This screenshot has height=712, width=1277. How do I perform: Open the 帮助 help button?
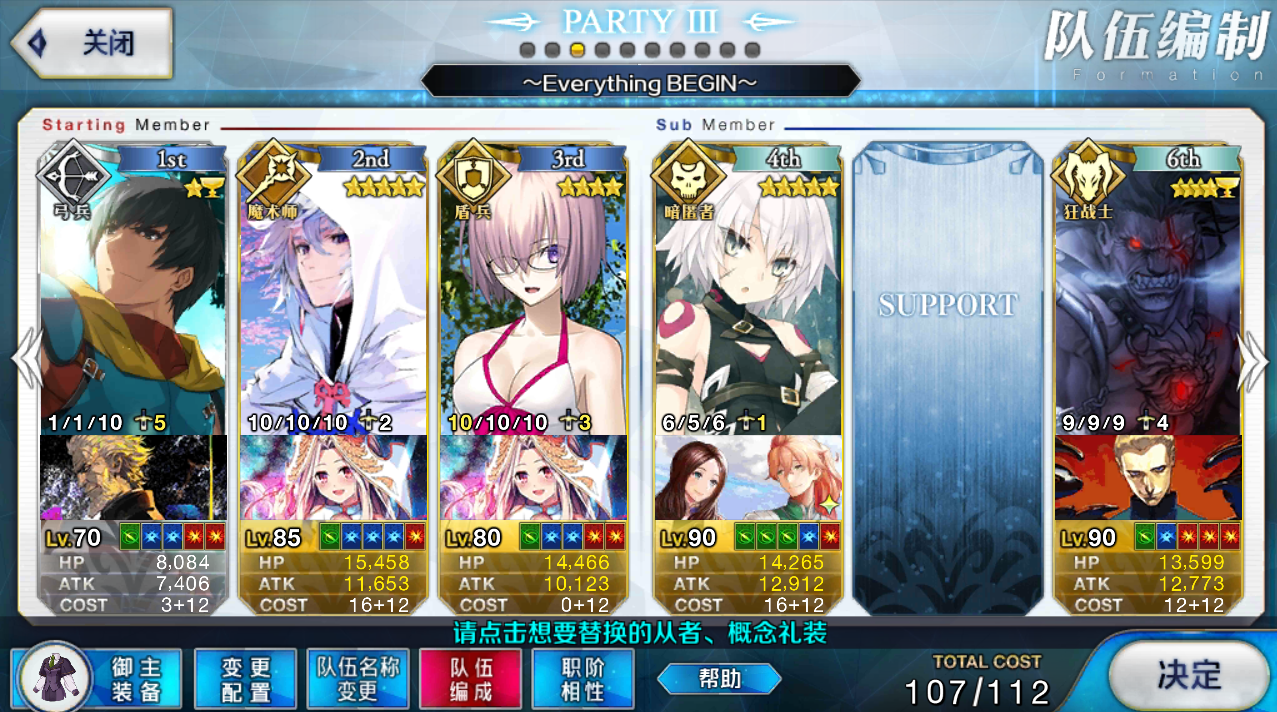[x=719, y=679]
